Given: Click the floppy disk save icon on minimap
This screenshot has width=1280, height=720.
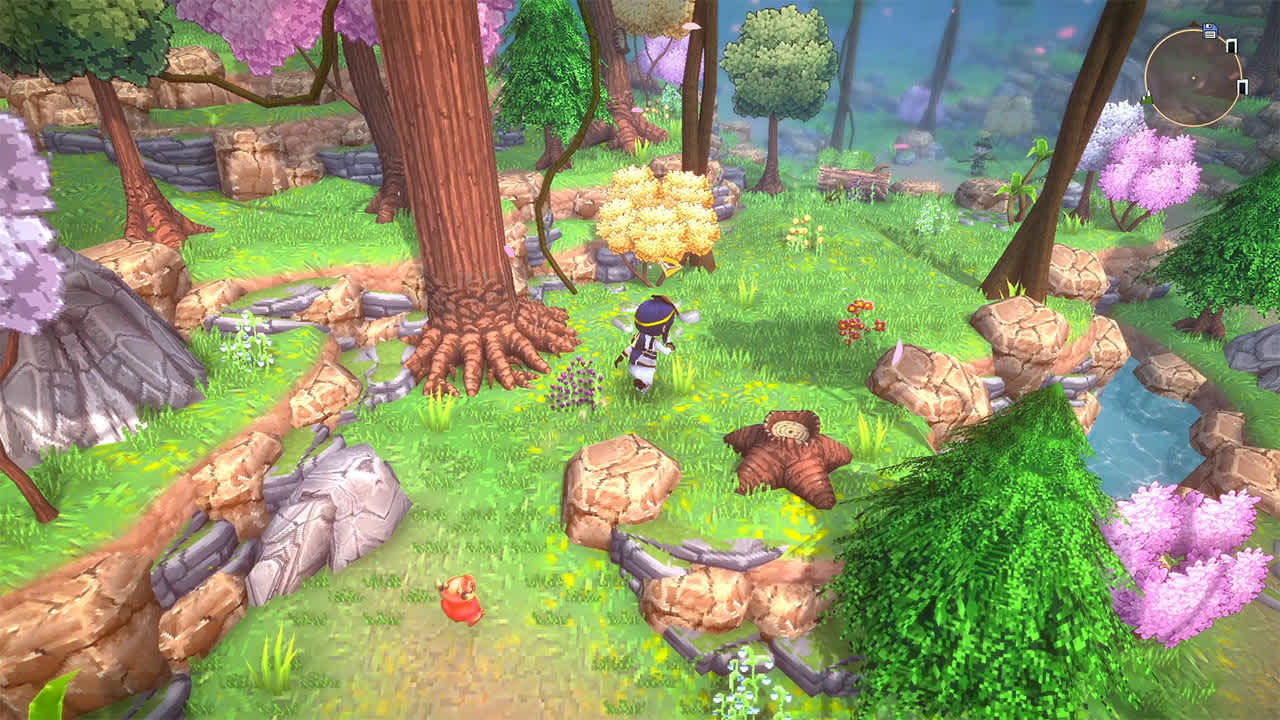Looking at the screenshot, I should coord(1210,30).
